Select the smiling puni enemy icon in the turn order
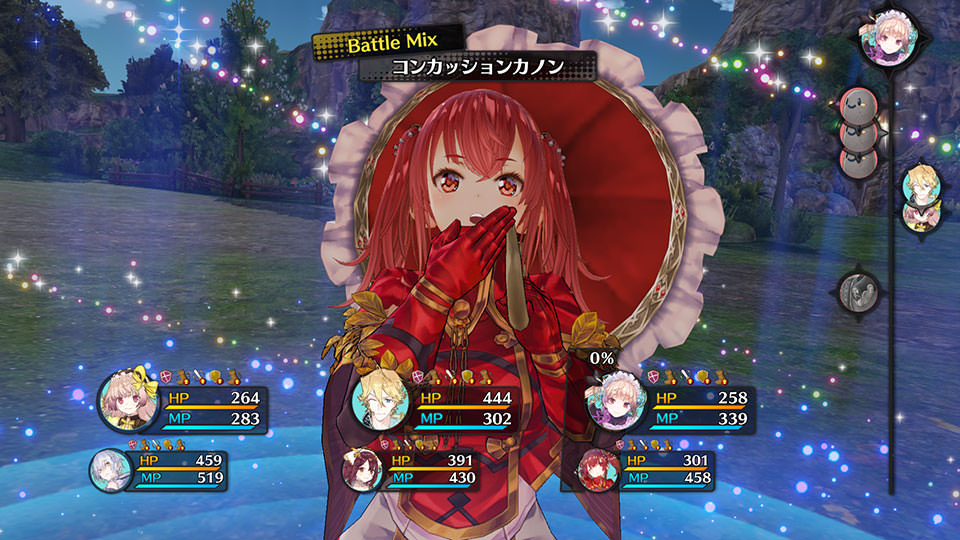The width and height of the screenshot is (960, 540). [858, 104]
